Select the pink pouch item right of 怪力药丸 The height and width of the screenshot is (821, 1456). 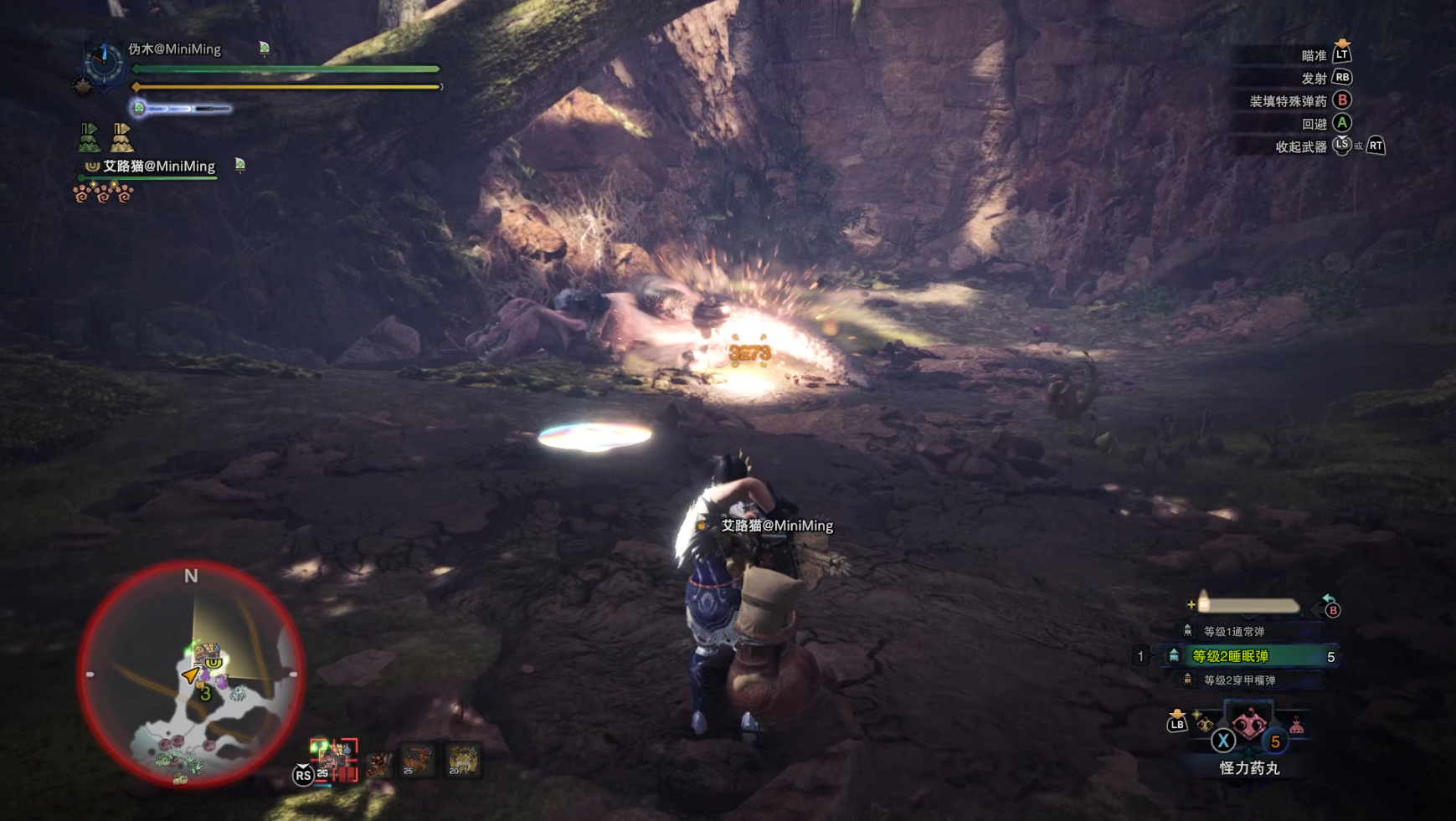click(1296, 726)
